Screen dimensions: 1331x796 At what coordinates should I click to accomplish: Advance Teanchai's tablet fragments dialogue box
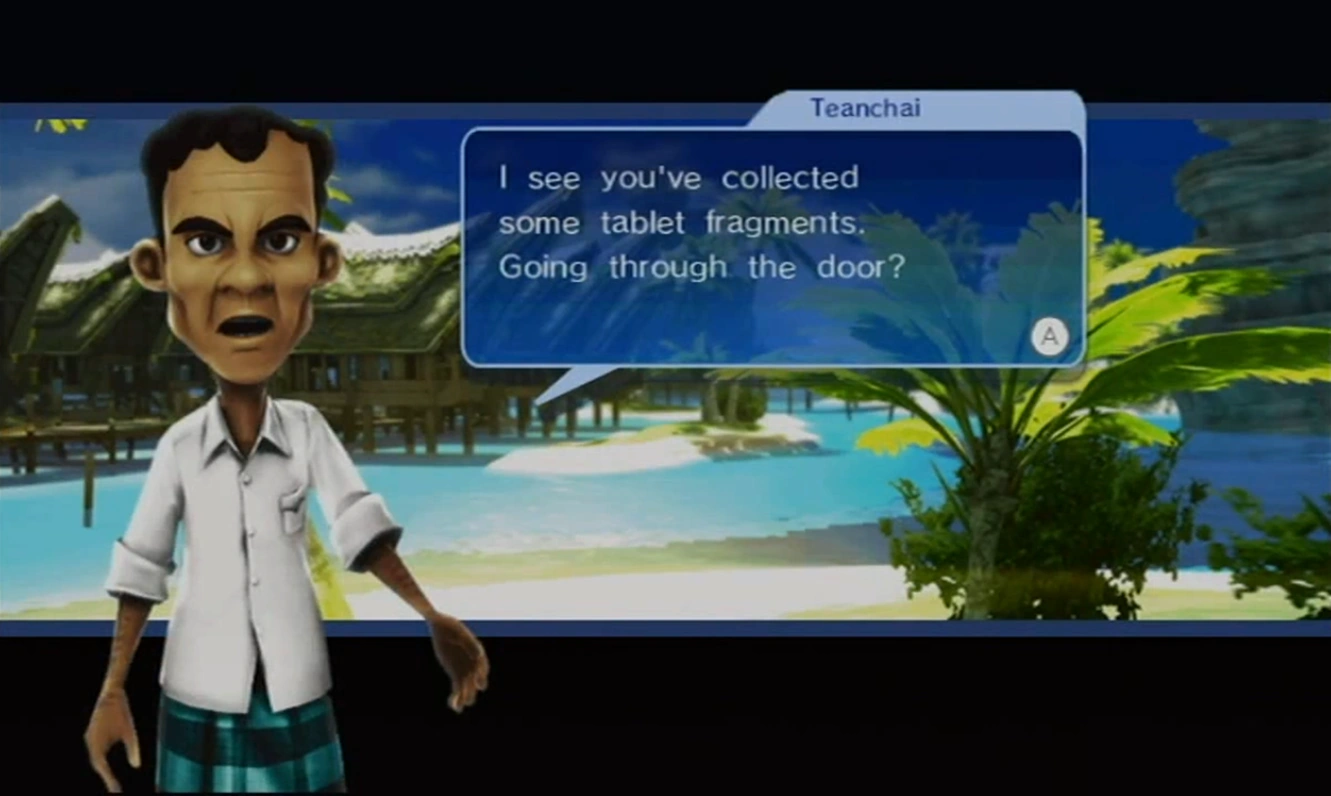(x=1049, y=337)
